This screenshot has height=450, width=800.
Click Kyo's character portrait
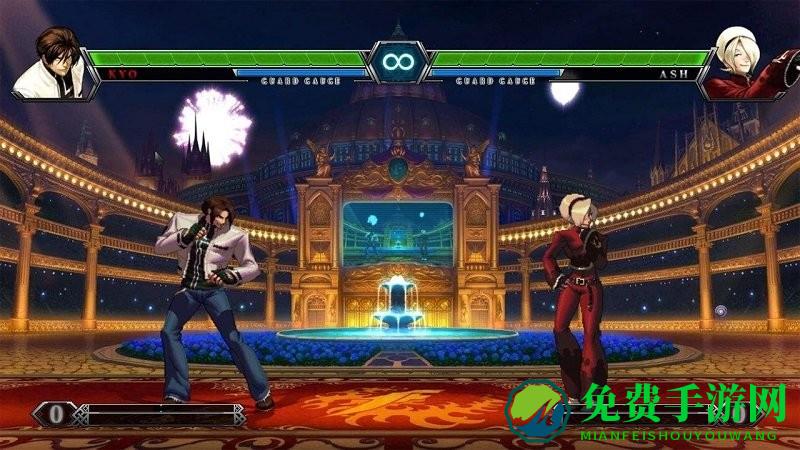52,63
